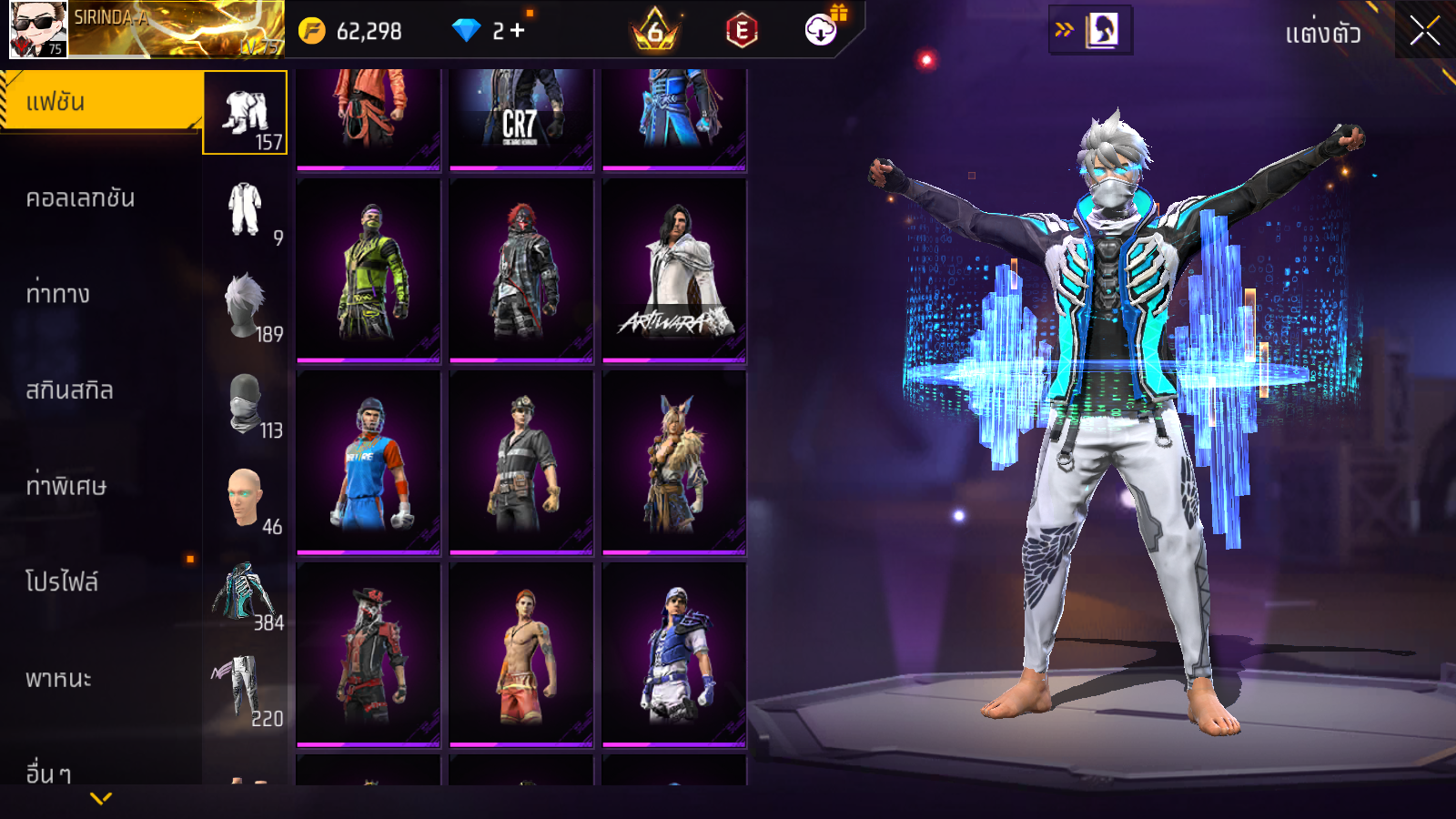Screen dimensions: 1456x819
Task: Open the player profile avatar SIRINDA-A
Action: click(38, 29)
